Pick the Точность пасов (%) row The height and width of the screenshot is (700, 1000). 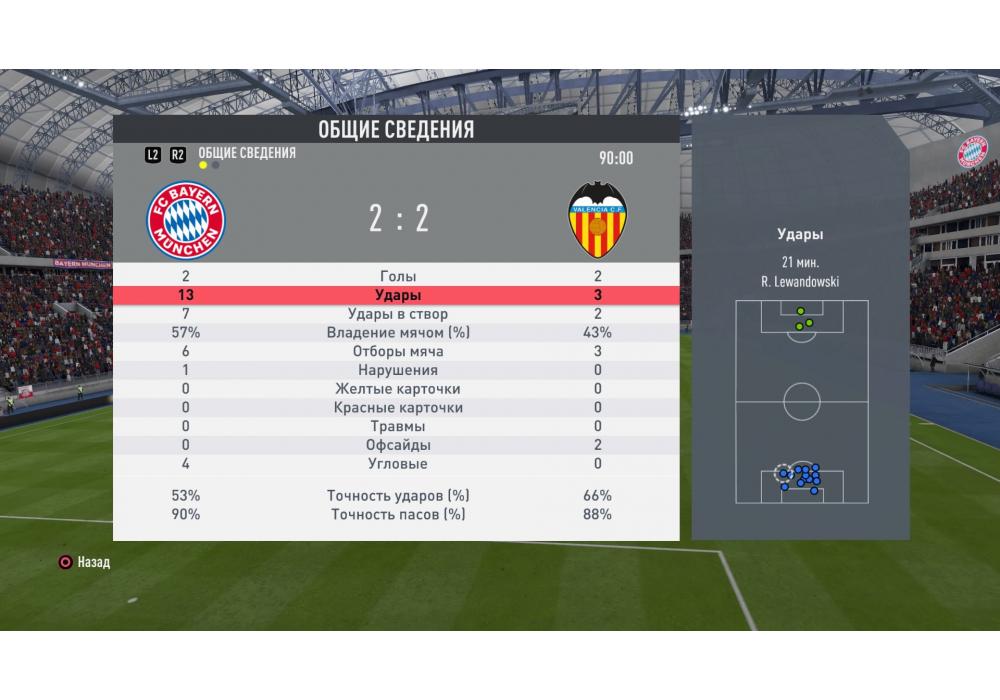(x=398, y=515)
